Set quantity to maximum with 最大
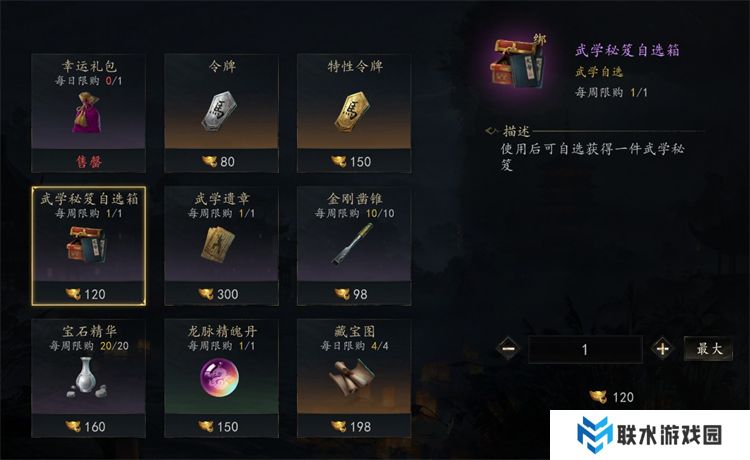Image resolution: width=750 pixels, height=460 pixels. (708, 349)
